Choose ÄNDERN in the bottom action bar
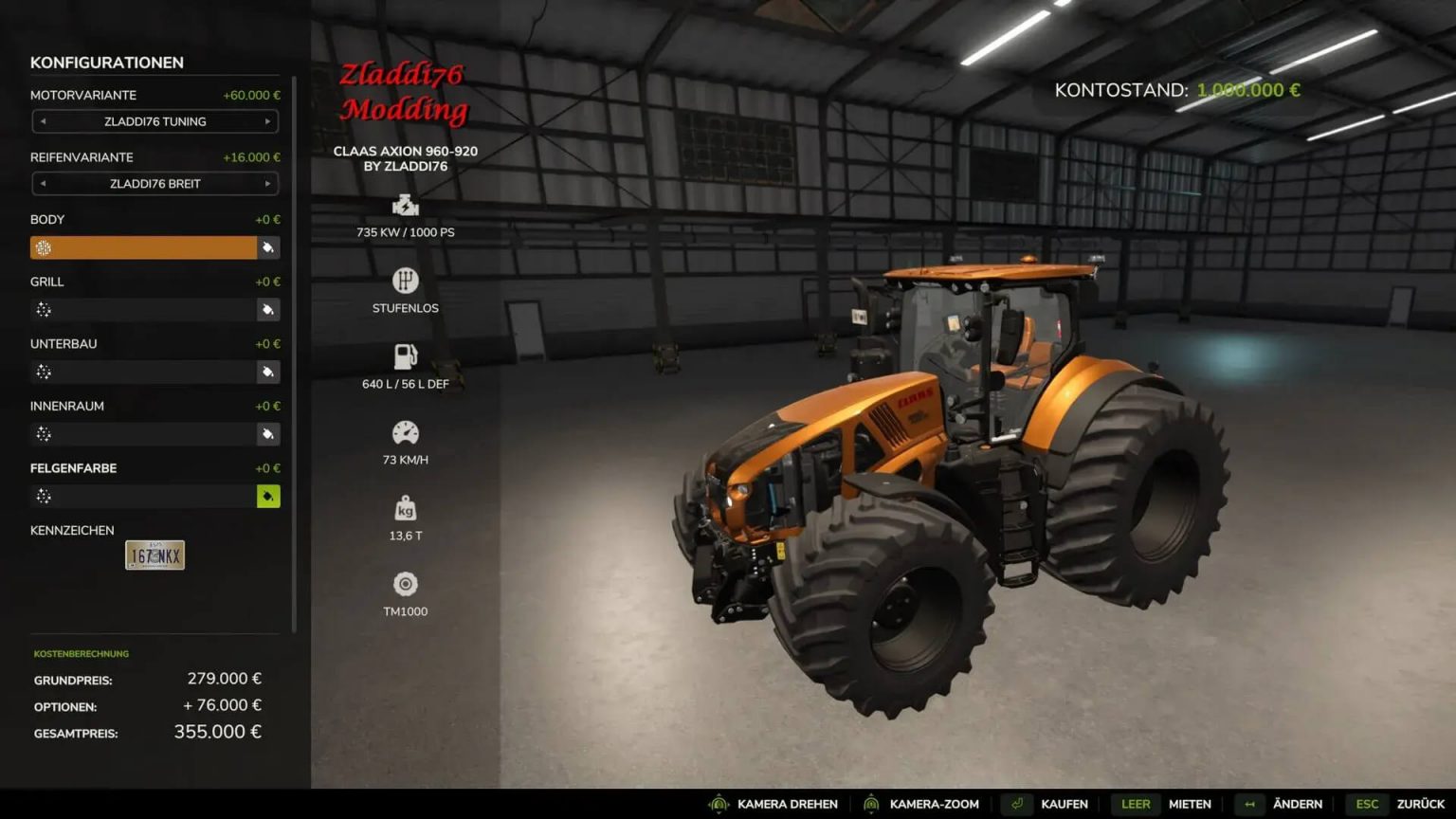Viewport: 1456px width, 819px height. click(x=1297, y=804)
